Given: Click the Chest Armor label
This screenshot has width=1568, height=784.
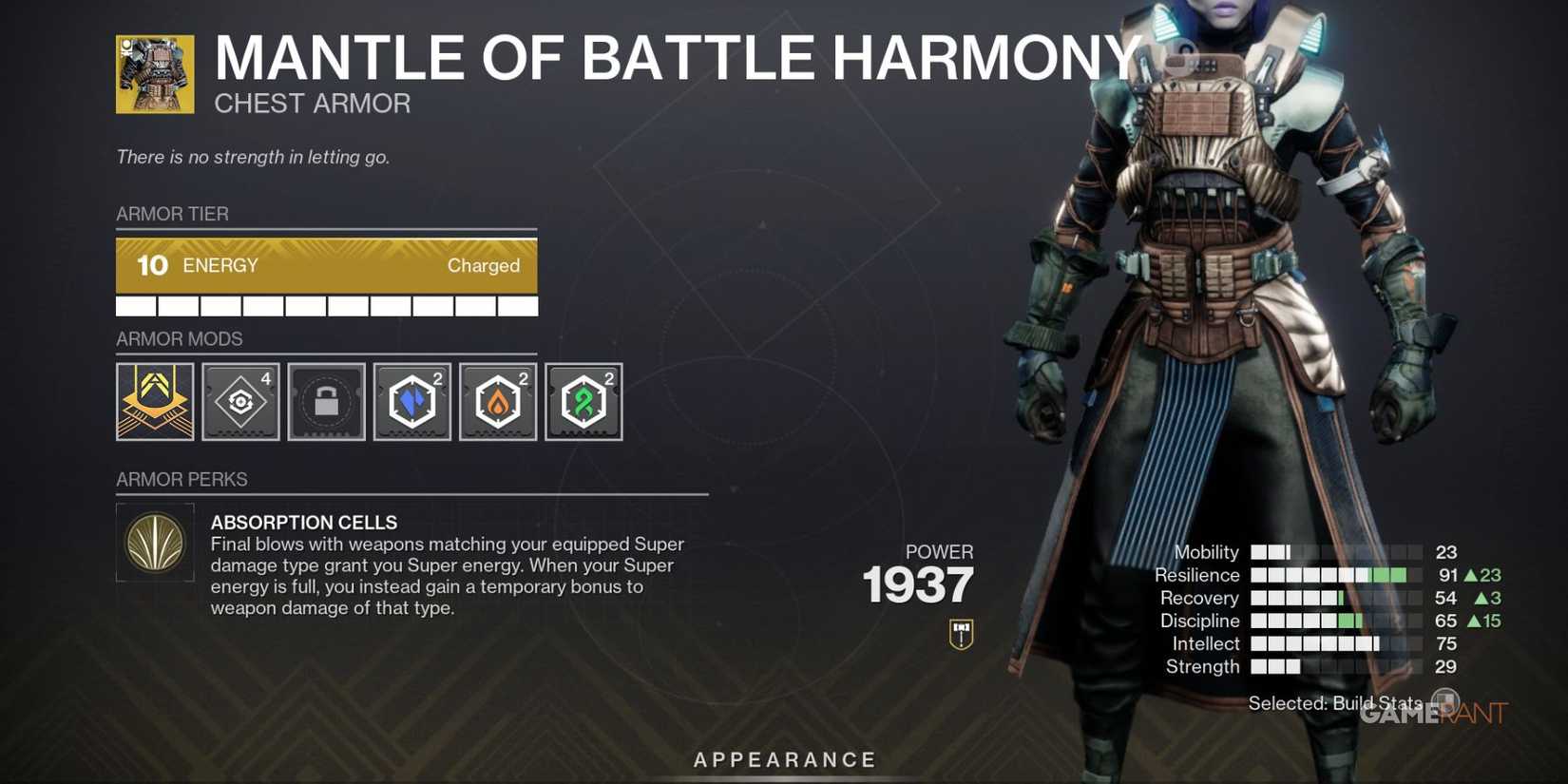Looking at the screenshot, I should coord(313,103).
